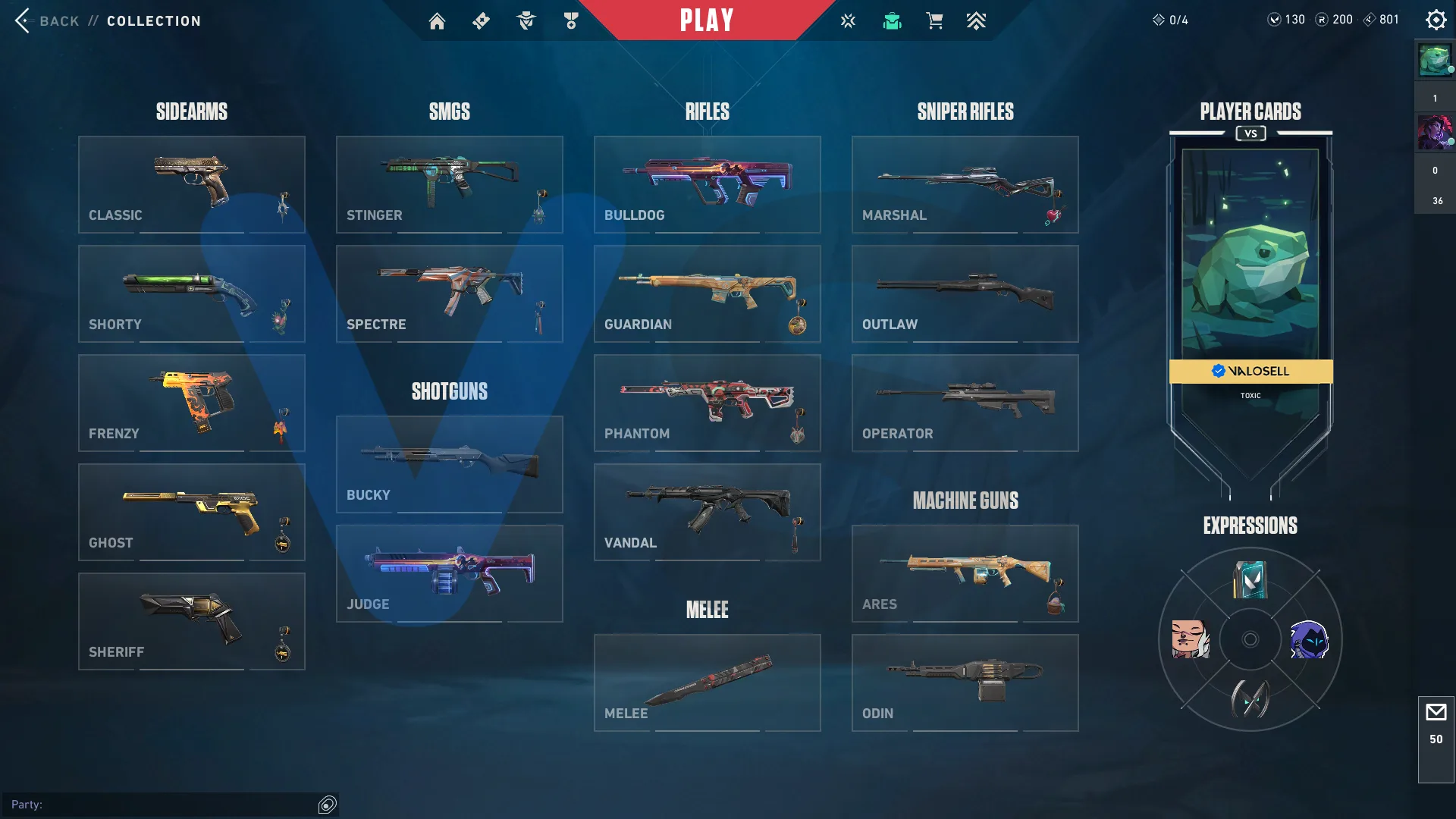Select the Spectre SMG slot
Screen dimensions: 1456x819
[449, 293]
